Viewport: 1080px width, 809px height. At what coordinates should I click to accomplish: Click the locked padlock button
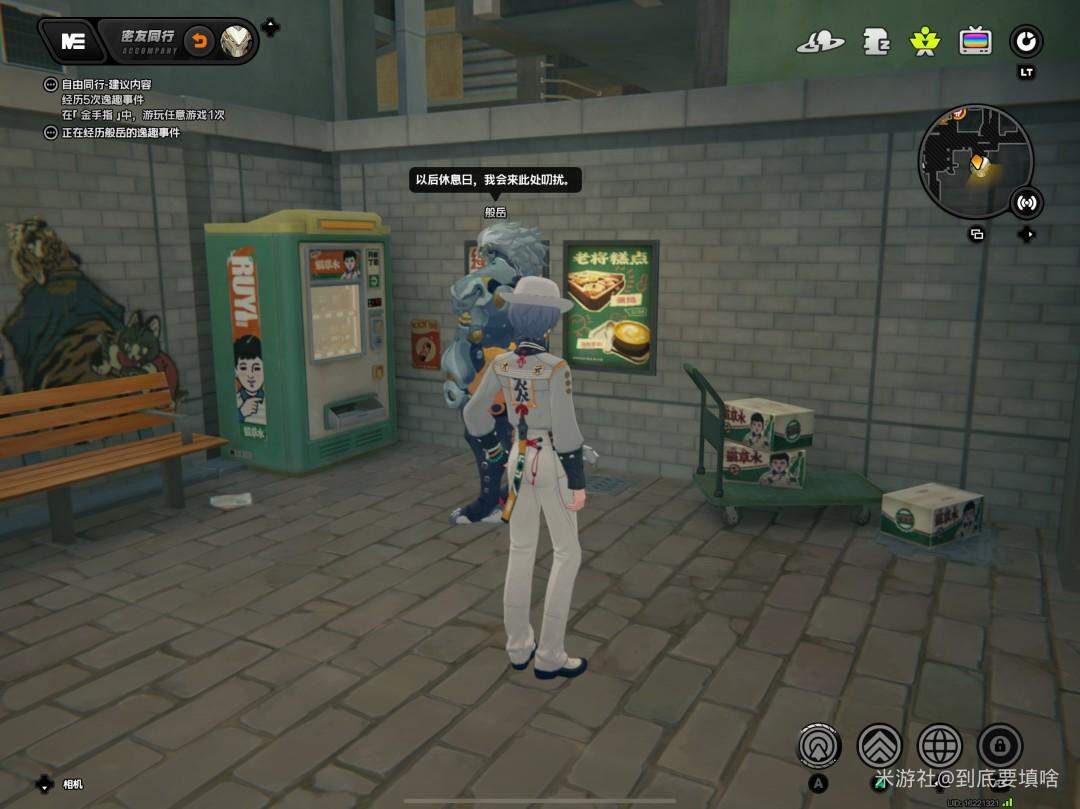coord(1000,745)
